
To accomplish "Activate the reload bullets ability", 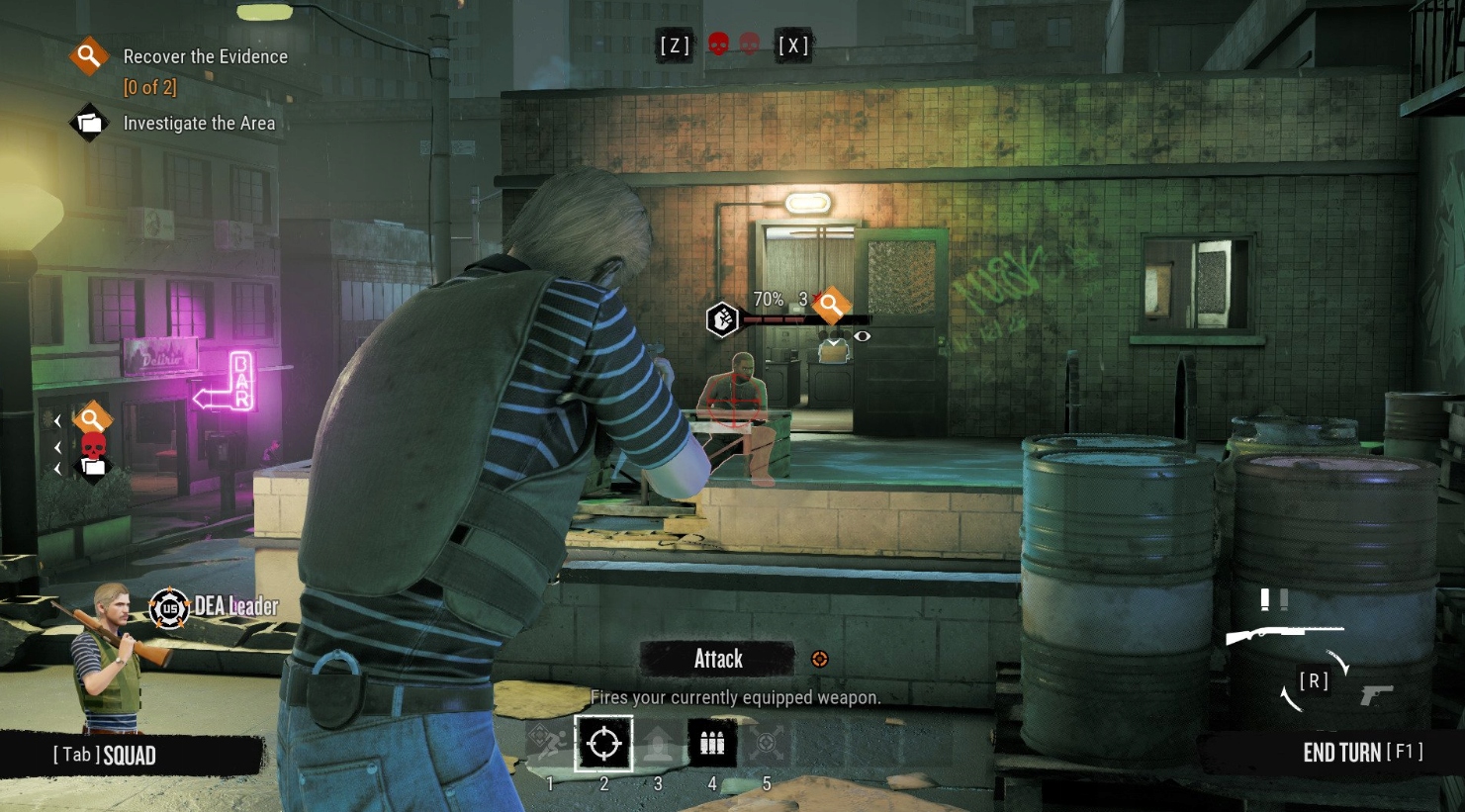I will point(712,744).
